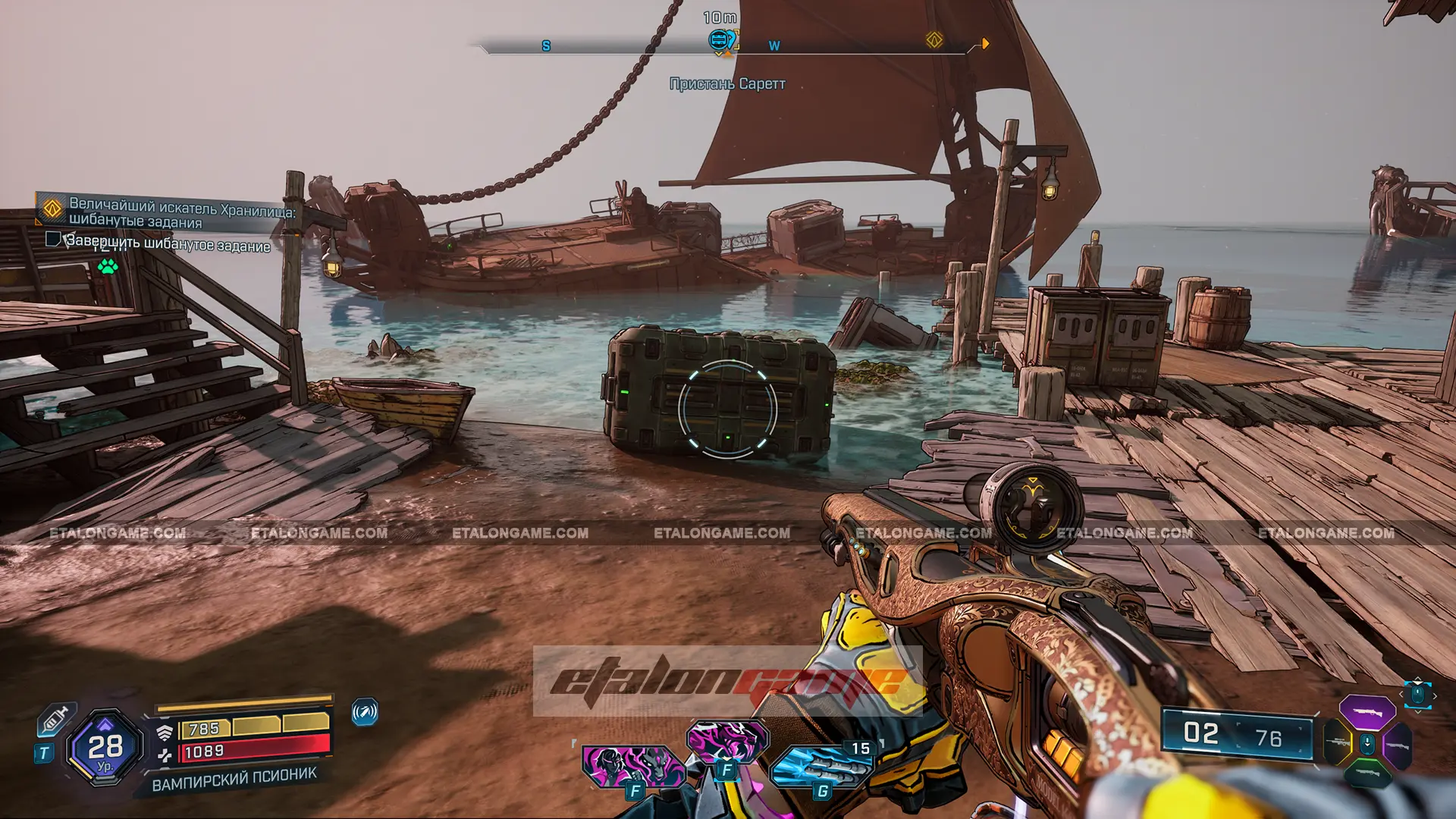Use the repair kit syringe icon
The image size is (1456, 819).
pos(56,720)
